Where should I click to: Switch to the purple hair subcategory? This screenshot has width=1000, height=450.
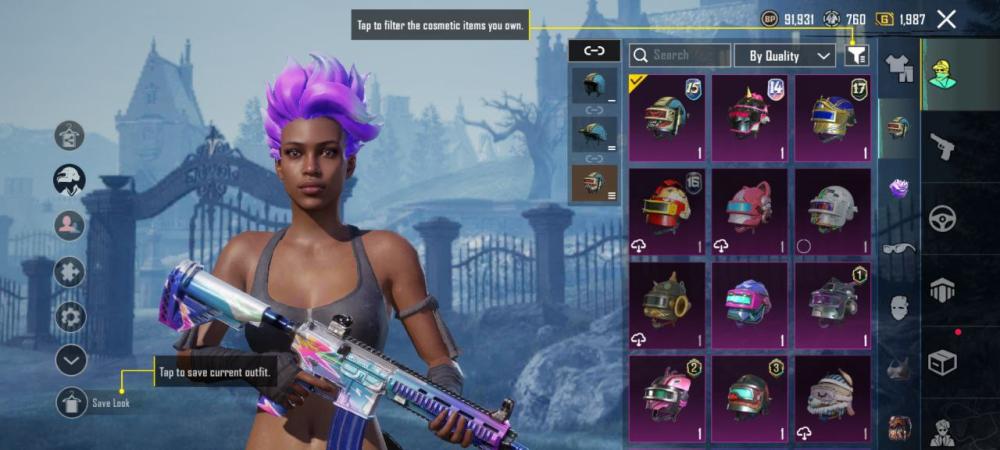(899, 187)
